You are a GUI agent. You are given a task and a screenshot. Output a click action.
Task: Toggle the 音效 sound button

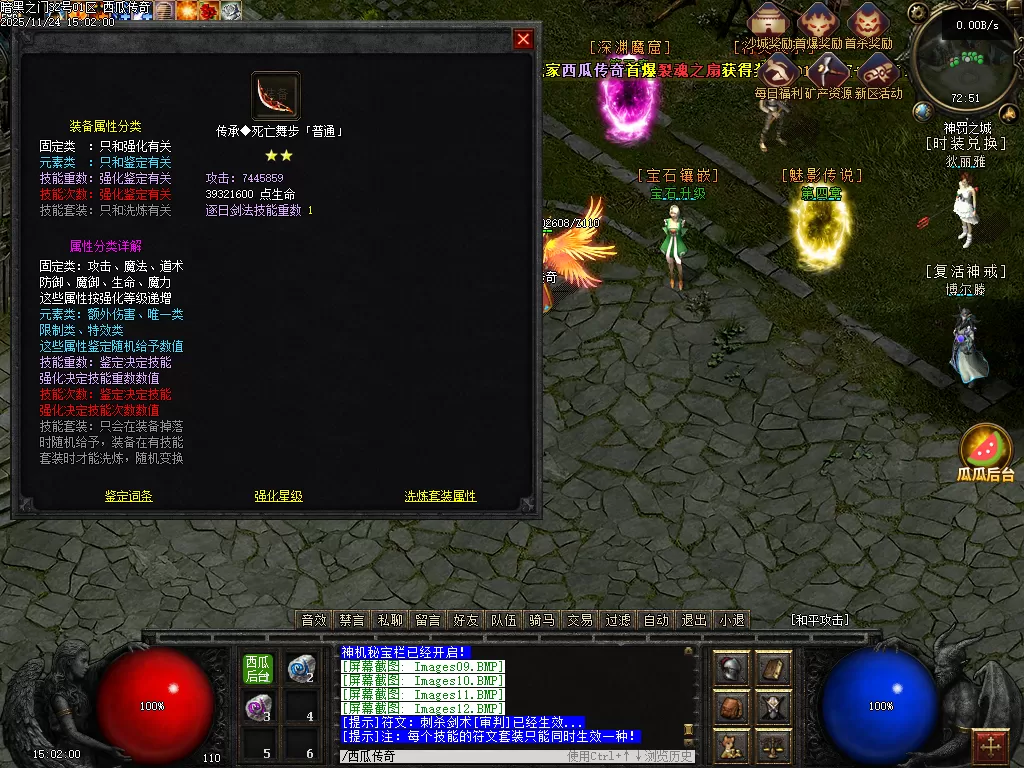click(x=314, y=620)
